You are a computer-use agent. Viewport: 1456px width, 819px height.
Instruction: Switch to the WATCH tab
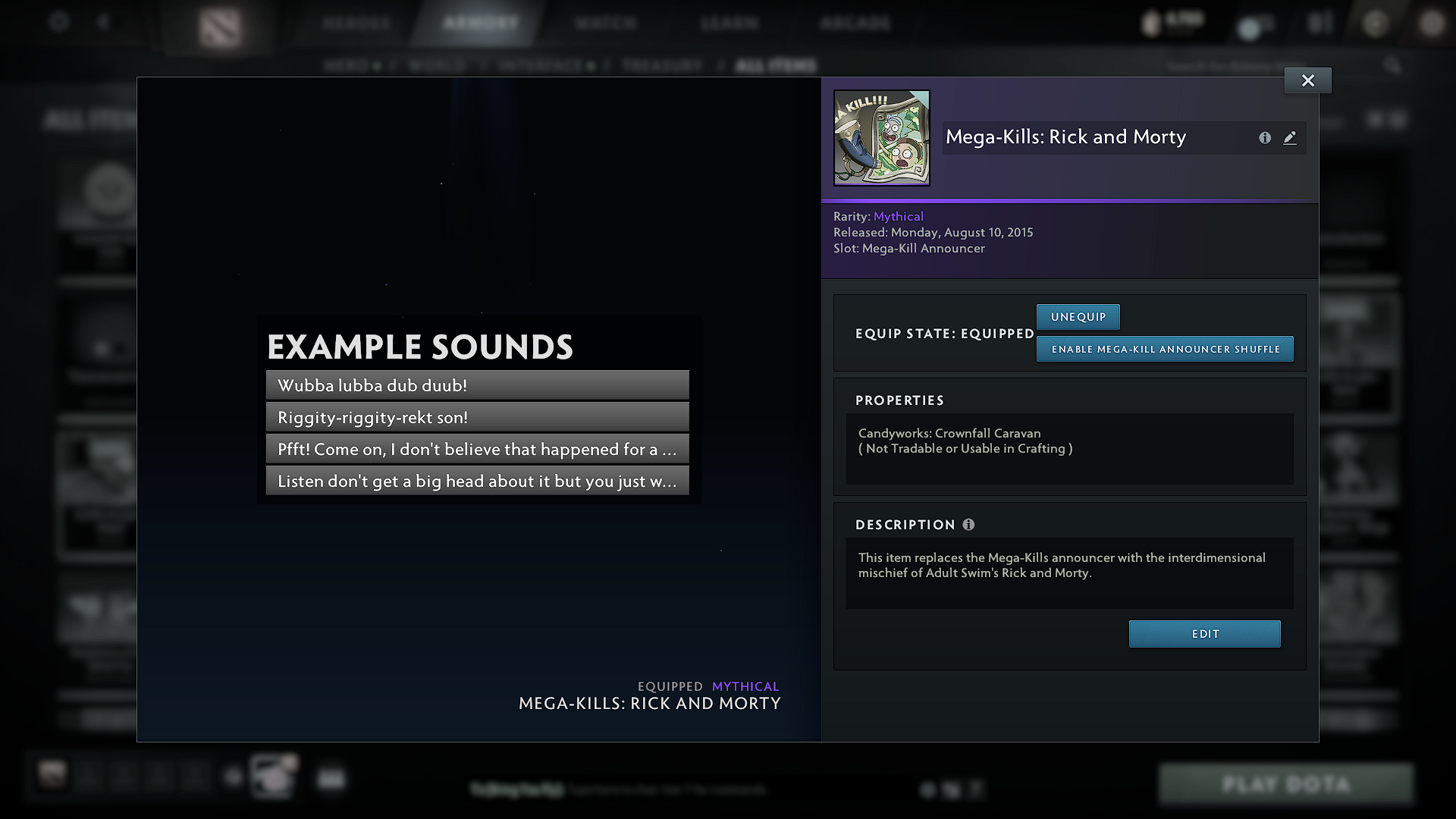(604, 23)
